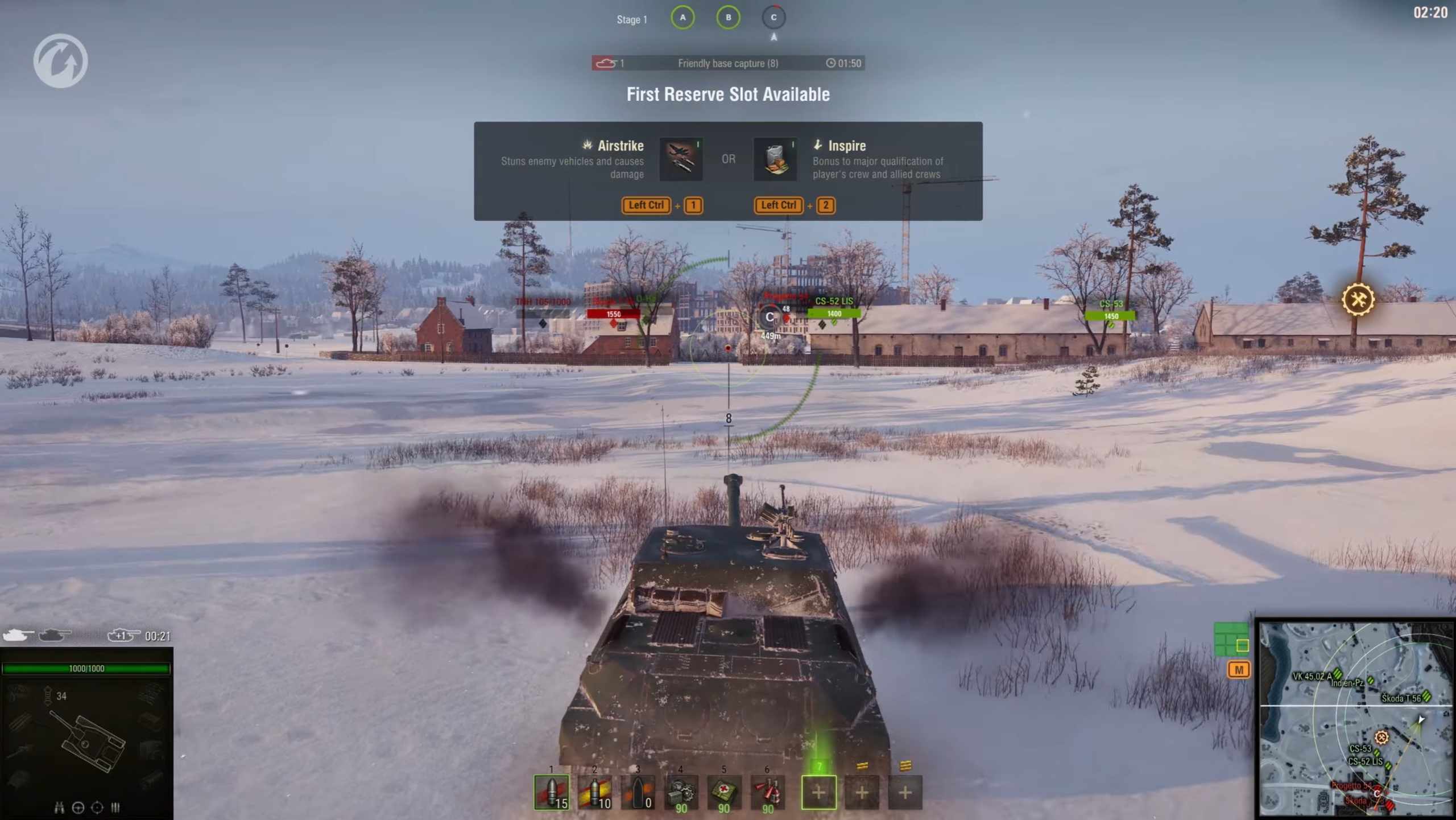The height and width of the screenshot is (820, 1456).
Task: Select the base B stage indicator
Action: pyautogui.click(x=728, y=18)
